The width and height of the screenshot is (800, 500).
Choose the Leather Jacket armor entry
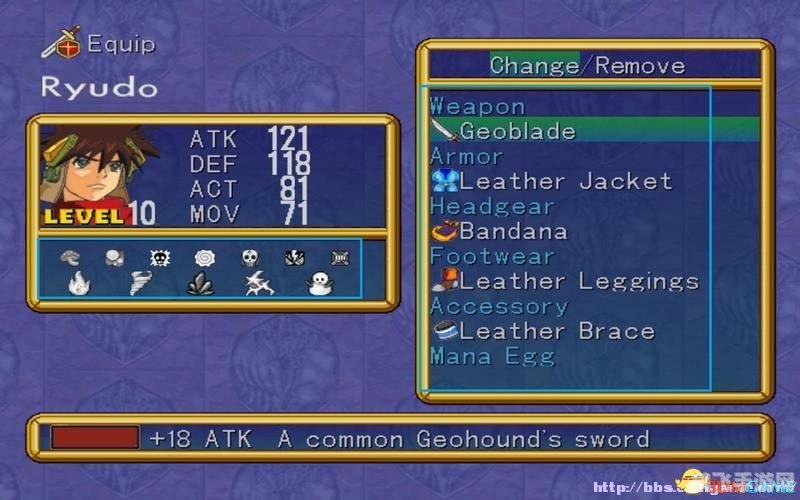[x=564, y=181]
